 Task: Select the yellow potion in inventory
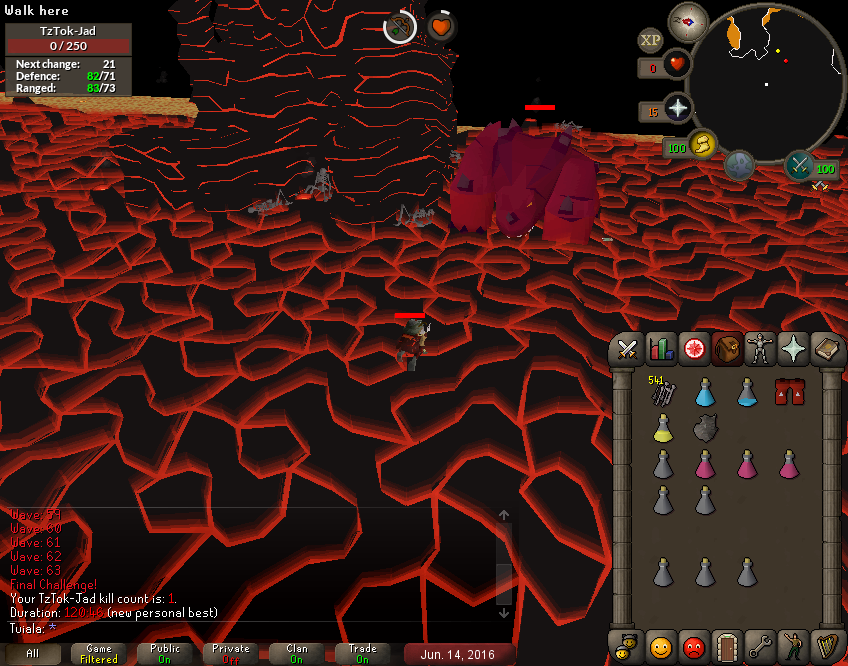point(663,428)
